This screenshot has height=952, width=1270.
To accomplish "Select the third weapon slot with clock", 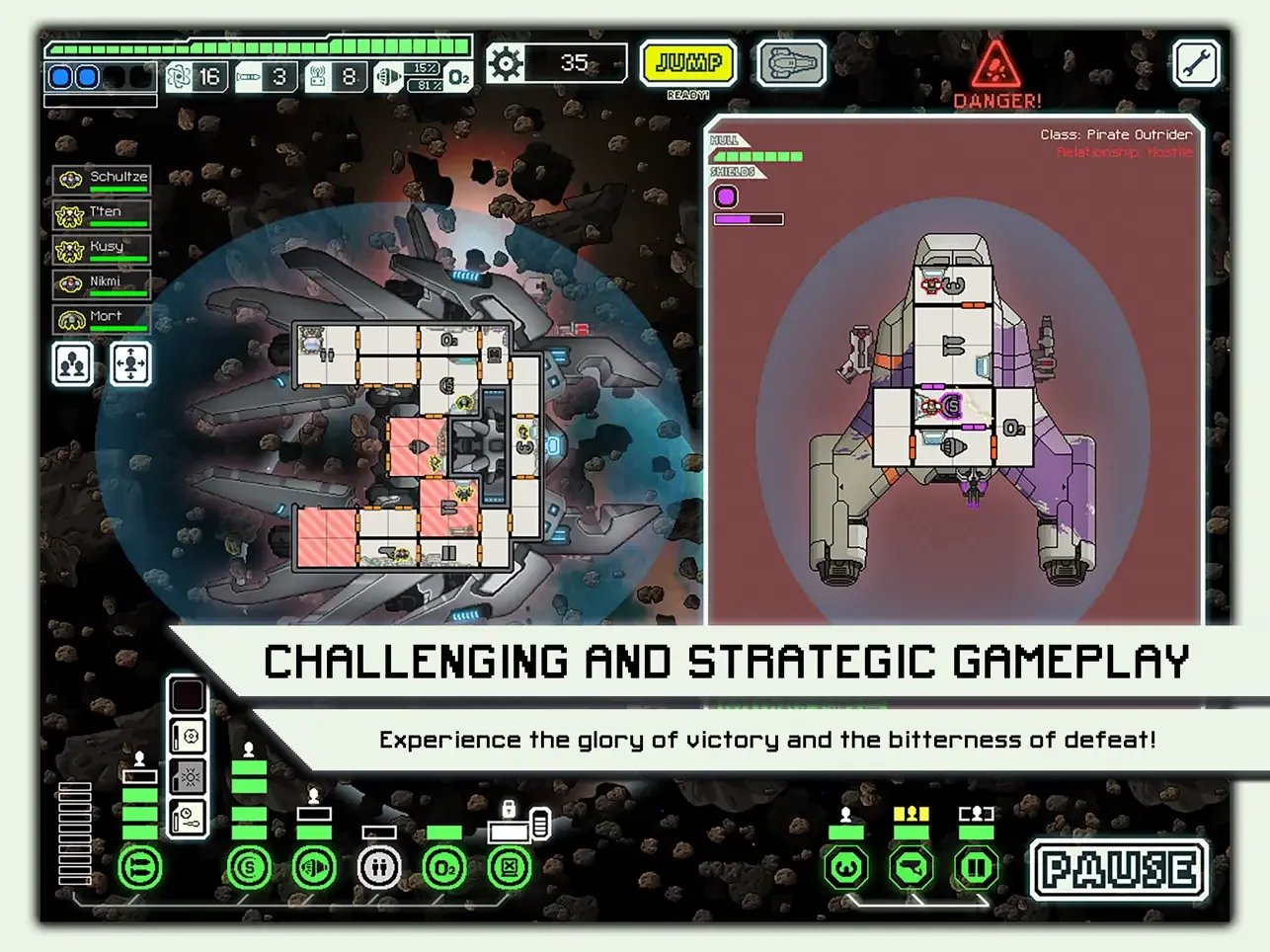I will 188,818.
